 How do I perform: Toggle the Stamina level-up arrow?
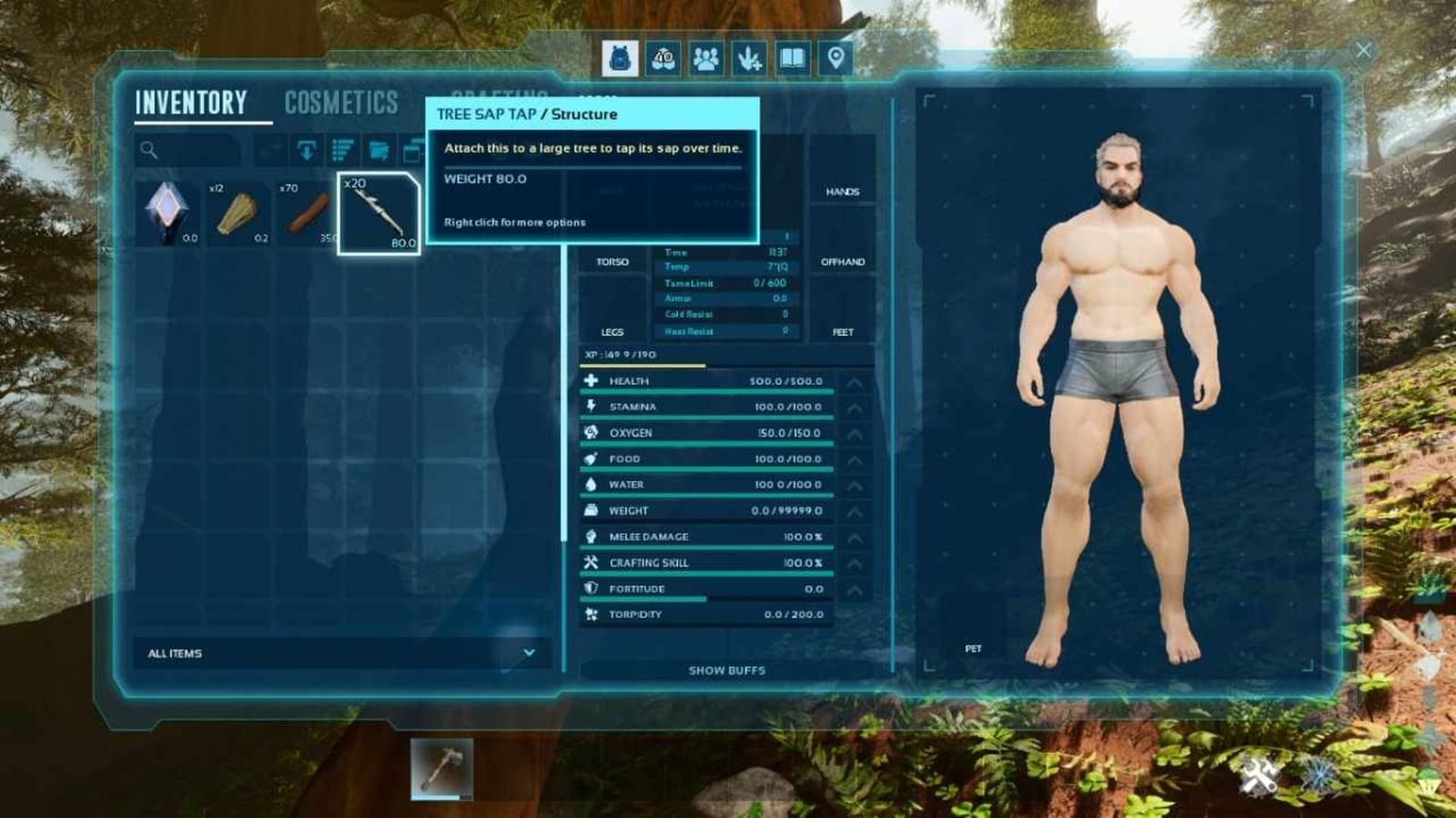[x=853, y=409]
